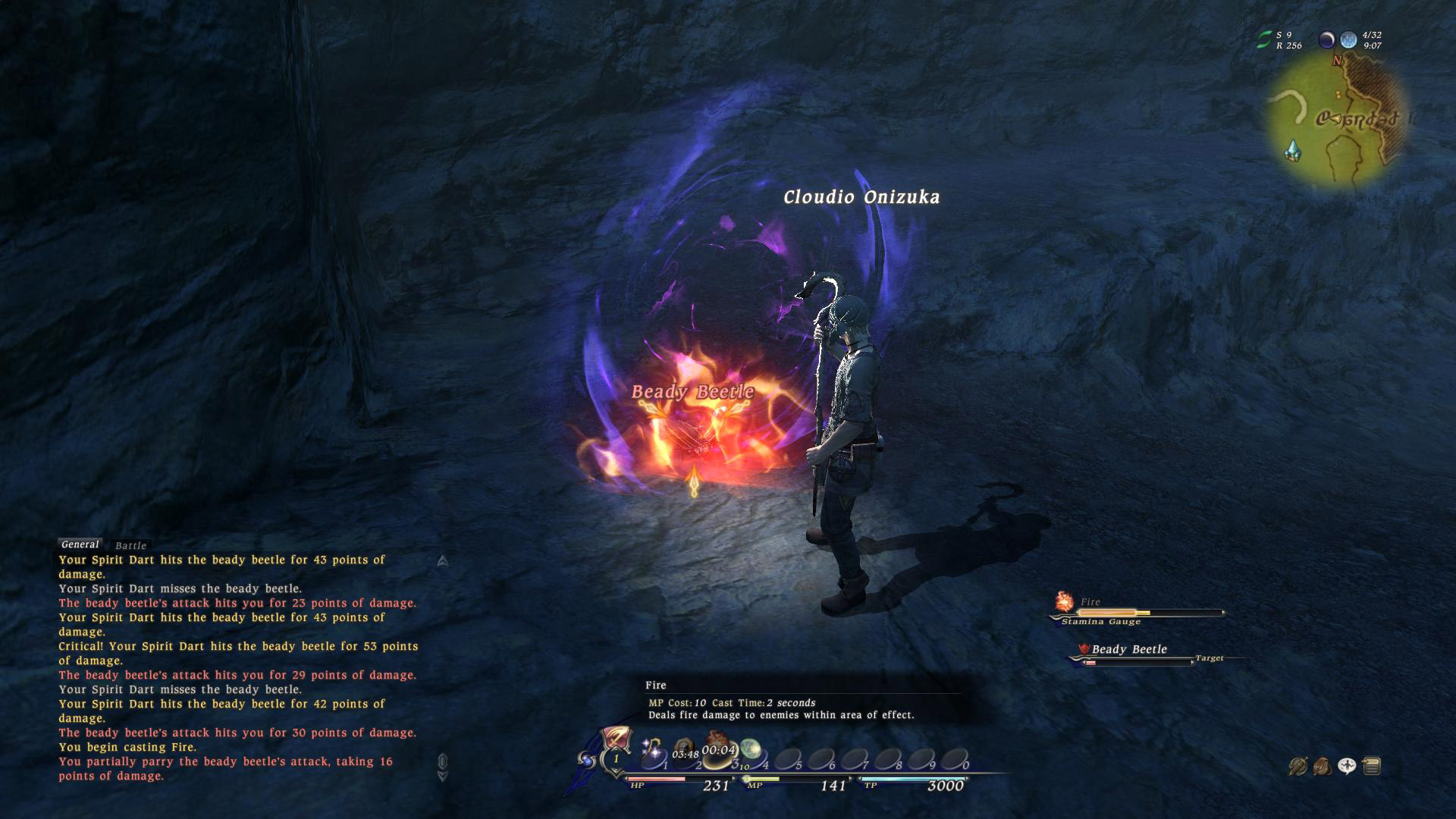Viewport: 1456px width, 819px height.
Task: Select the aetheryte crystal marker on minimap
Action: (x=1293, y=150)
